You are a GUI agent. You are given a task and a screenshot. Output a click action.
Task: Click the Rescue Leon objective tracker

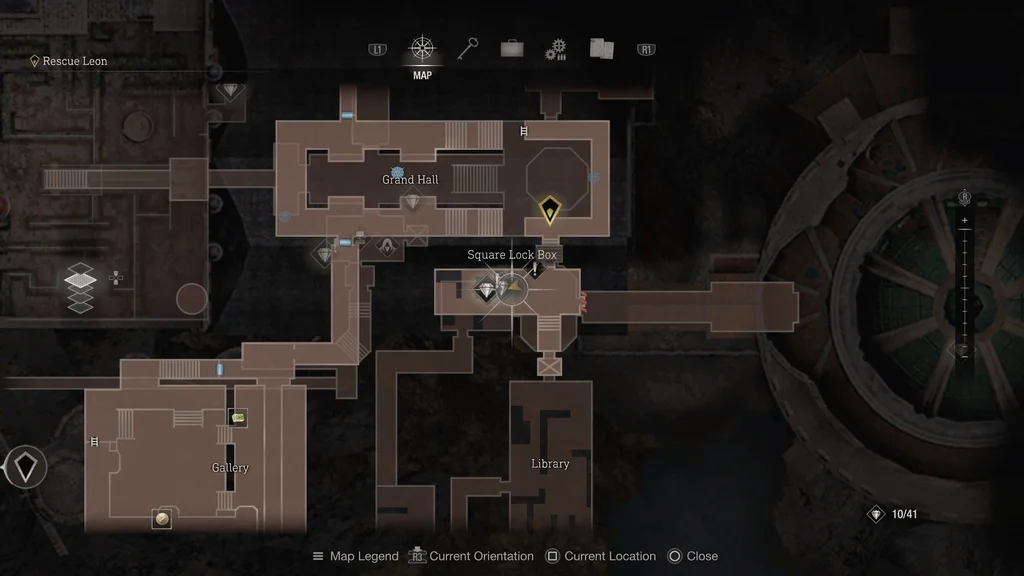pyautogui.click(x=69, y=61)
